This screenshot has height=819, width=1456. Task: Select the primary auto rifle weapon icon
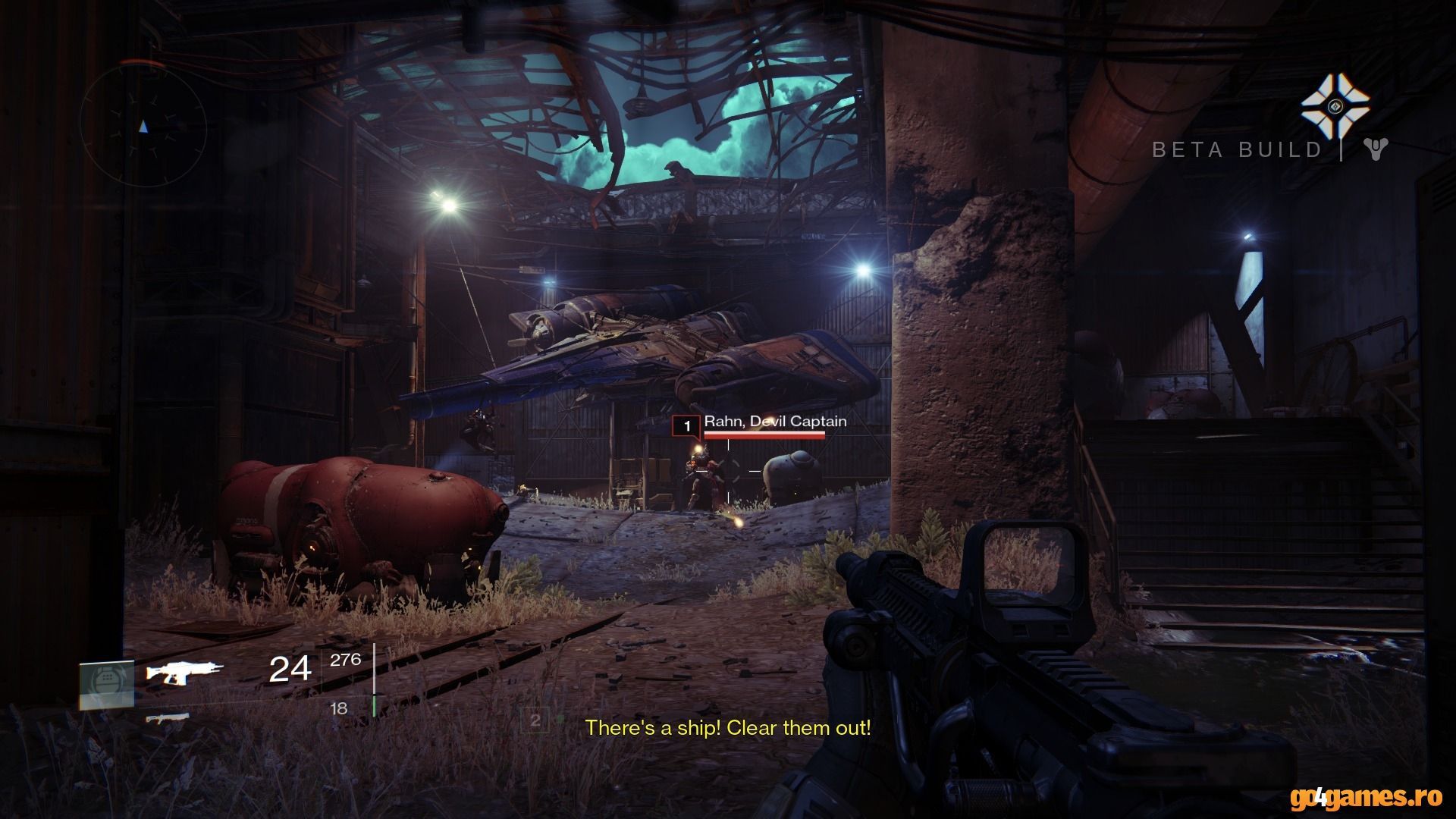click(186, 671)
